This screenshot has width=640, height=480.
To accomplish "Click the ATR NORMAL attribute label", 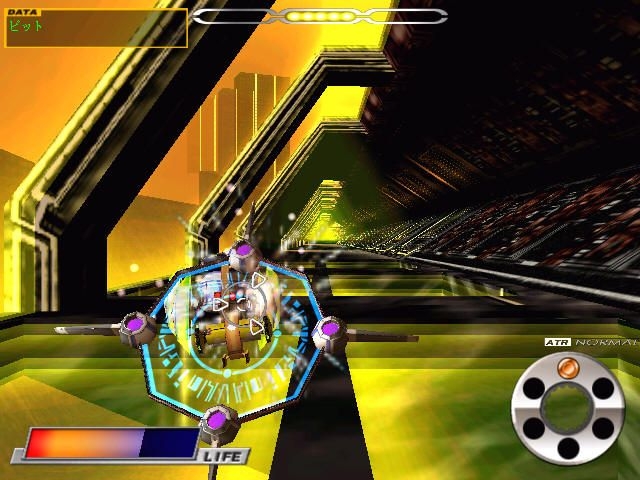I will (x=590, y=342).
